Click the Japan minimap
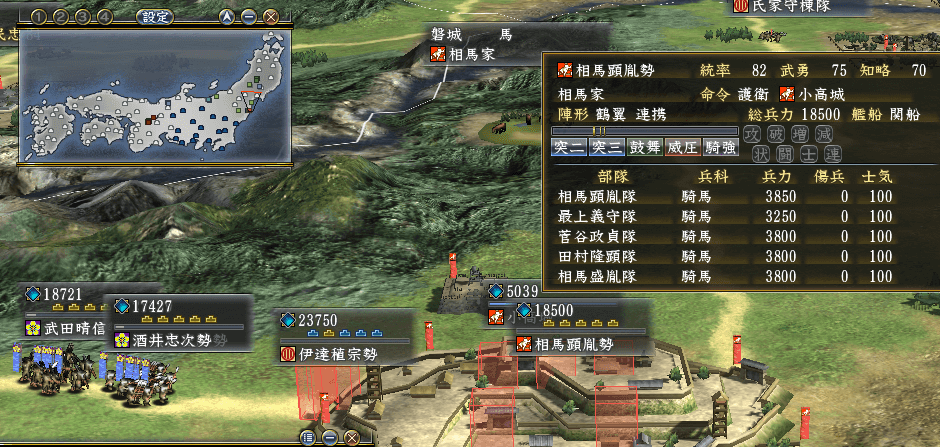The width and height of the screenshot is (940, 447). pos(155,95)
